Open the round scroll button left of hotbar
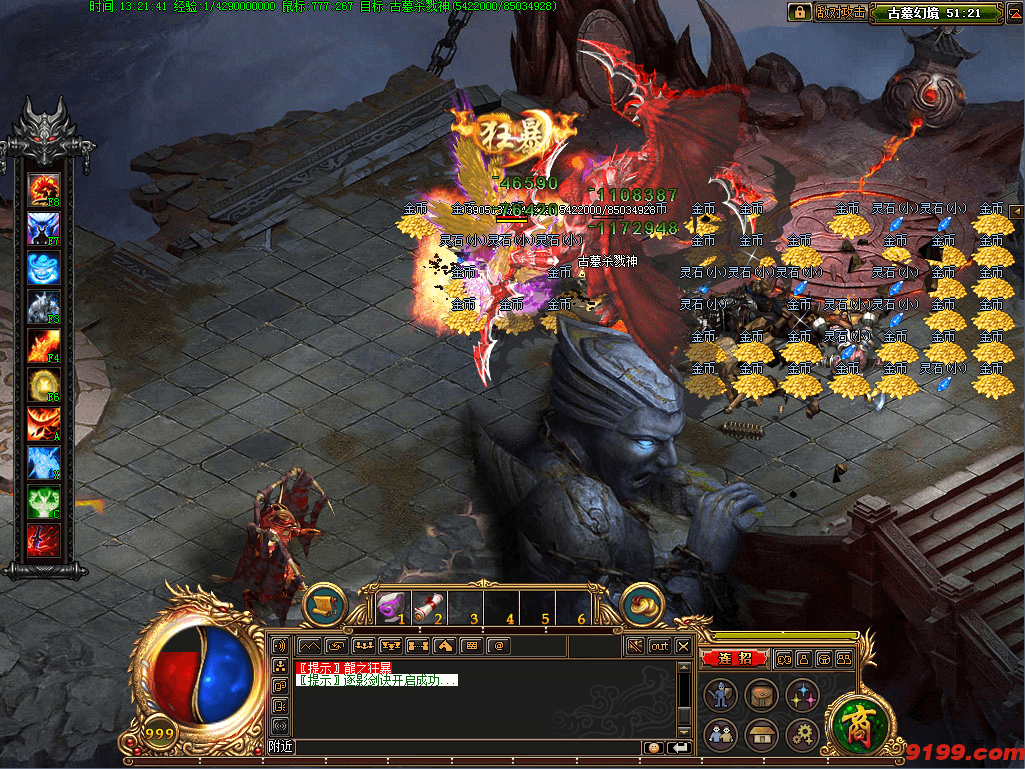Viewport: 1025px width, 769px height. (x=324, y=605)
